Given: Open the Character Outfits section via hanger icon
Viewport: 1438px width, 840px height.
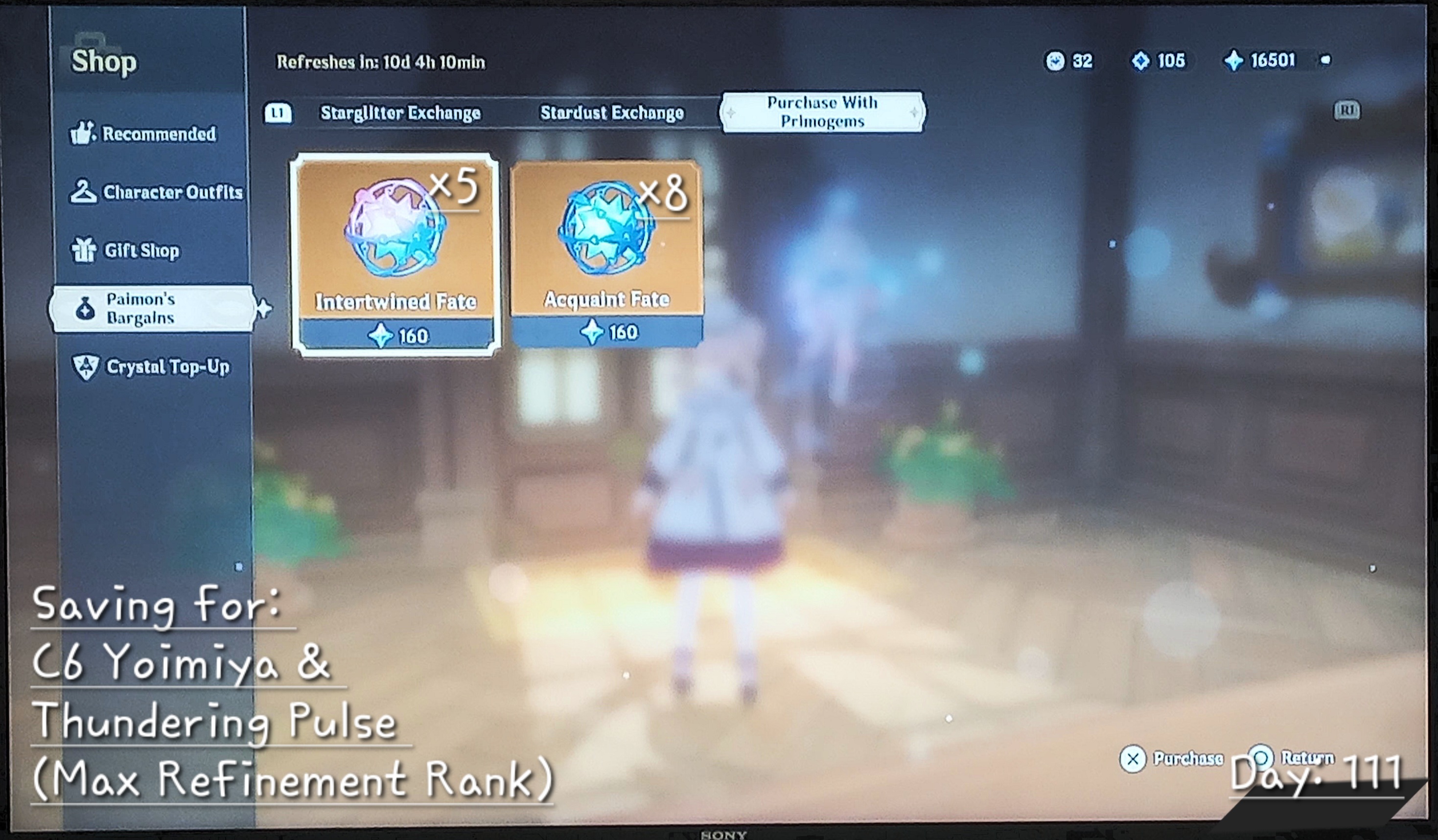Looking at the screenshot, I should tap(85, 192).
